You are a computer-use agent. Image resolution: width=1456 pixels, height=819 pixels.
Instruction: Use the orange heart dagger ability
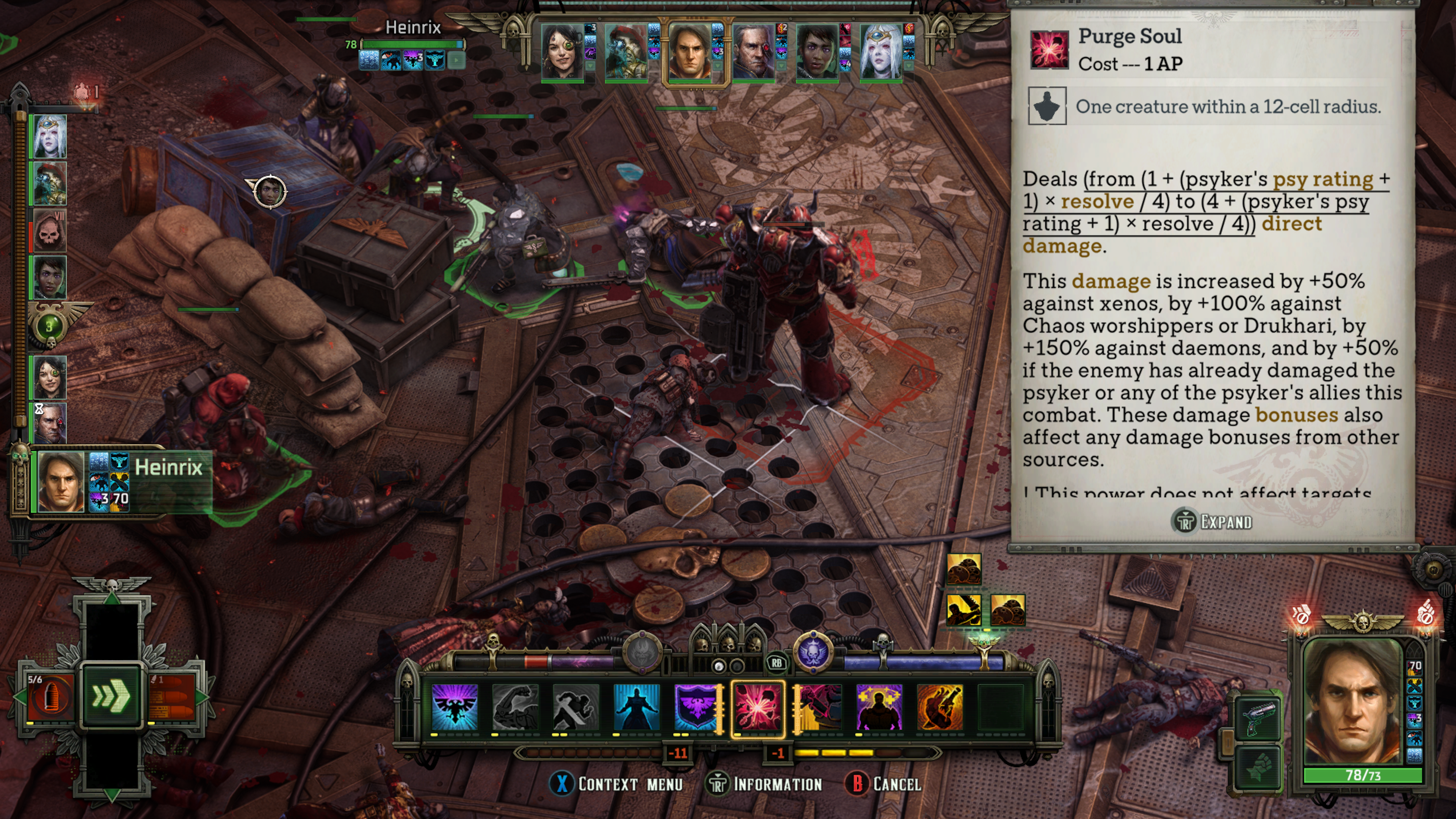[x=940, y=708]
